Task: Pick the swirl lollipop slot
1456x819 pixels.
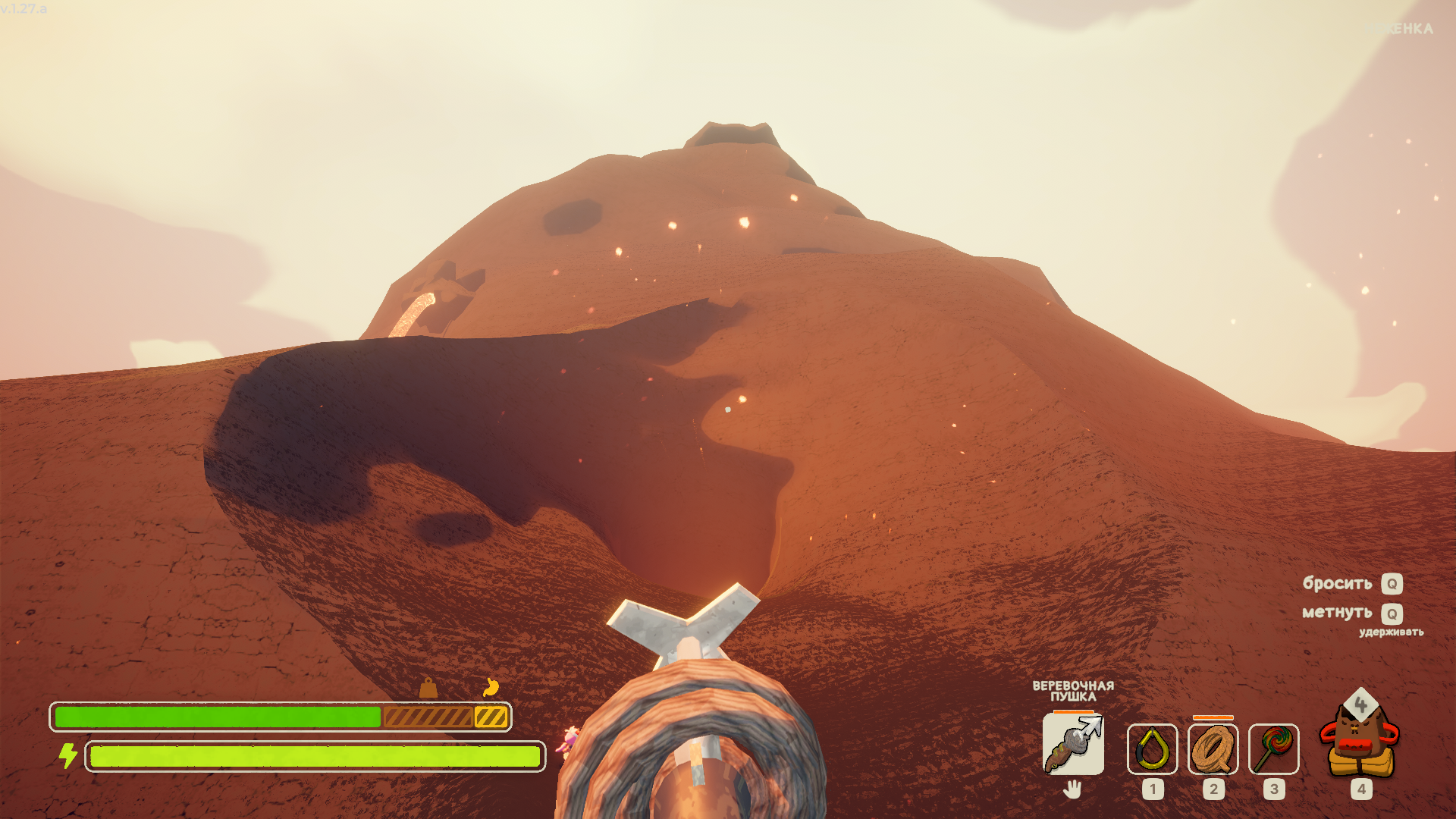Action: [1273, 749]
